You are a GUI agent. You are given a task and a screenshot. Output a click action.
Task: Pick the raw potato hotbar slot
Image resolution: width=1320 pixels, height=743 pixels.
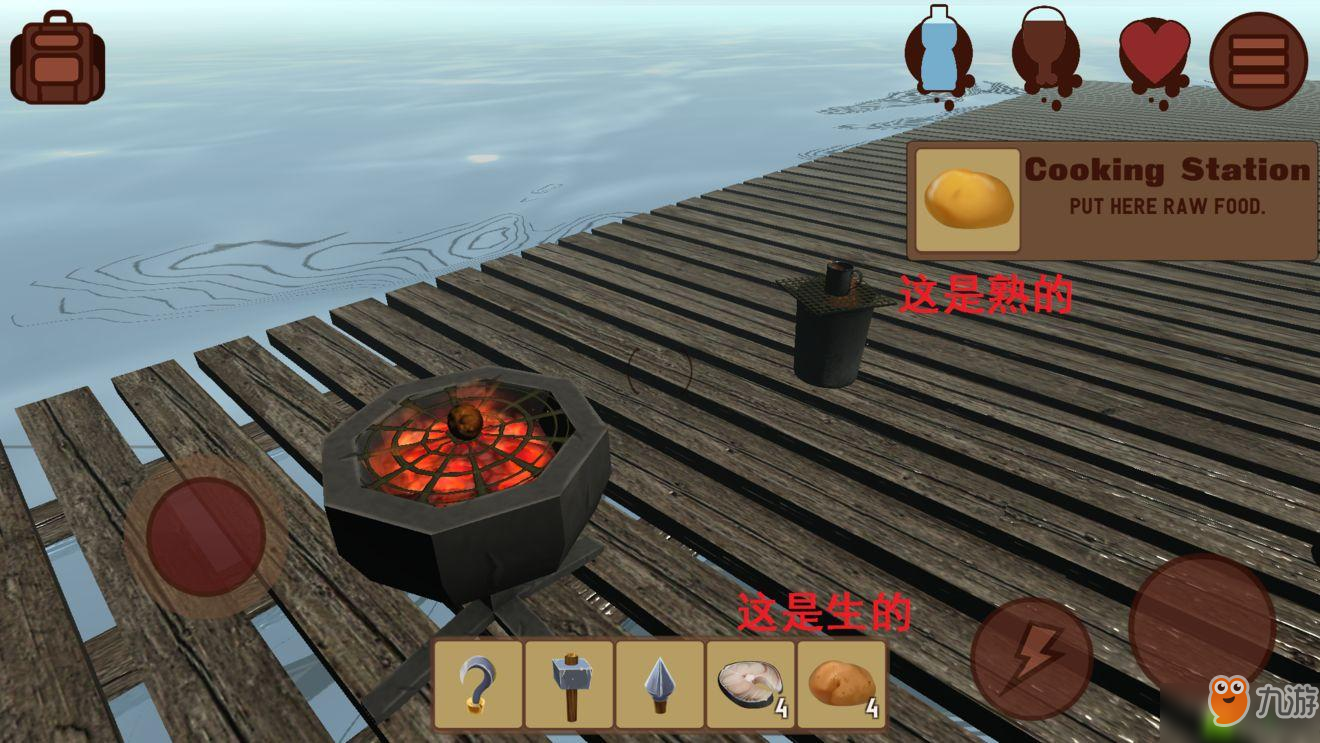coord(841,684)
